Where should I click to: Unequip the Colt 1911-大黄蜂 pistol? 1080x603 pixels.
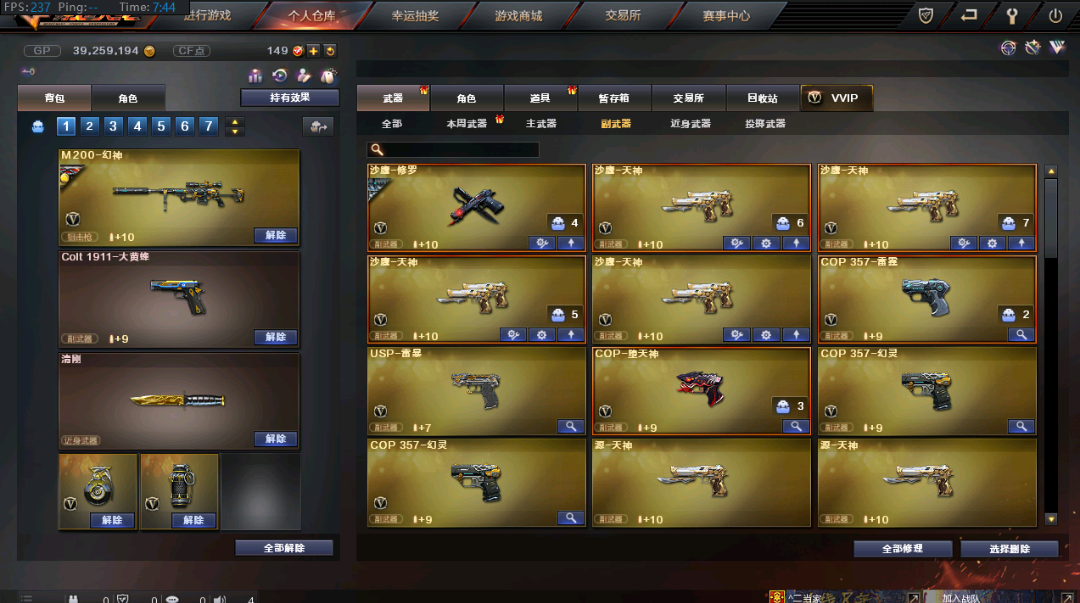click(x=275, y=338)
